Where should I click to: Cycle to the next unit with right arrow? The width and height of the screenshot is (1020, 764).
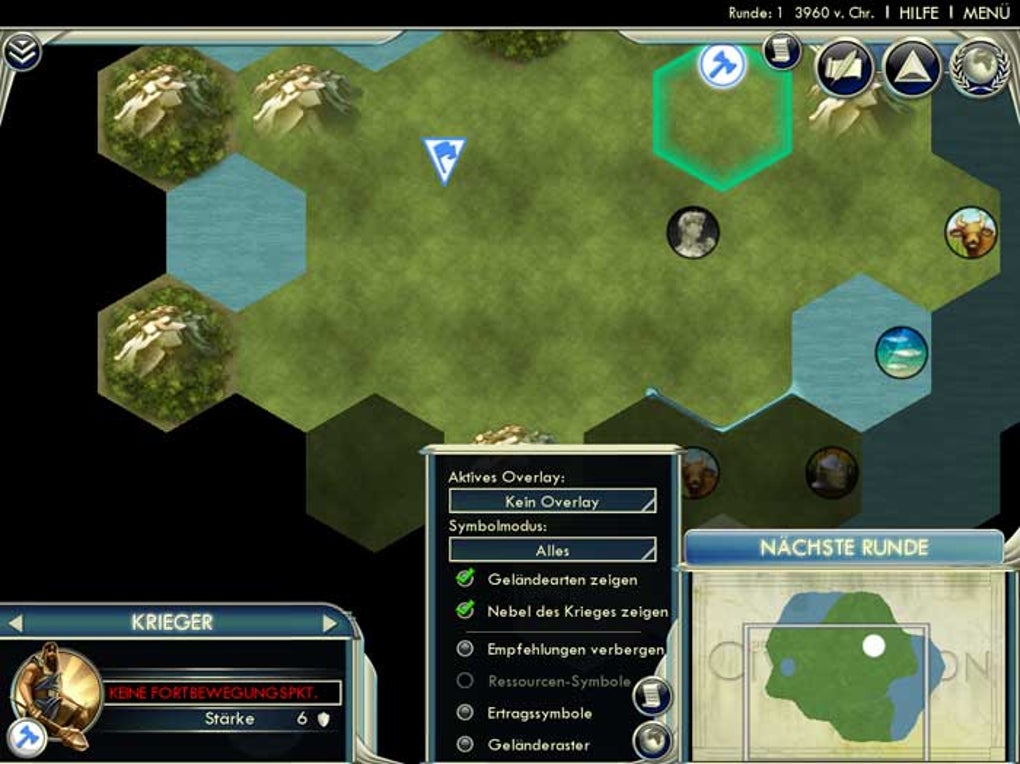330,623
